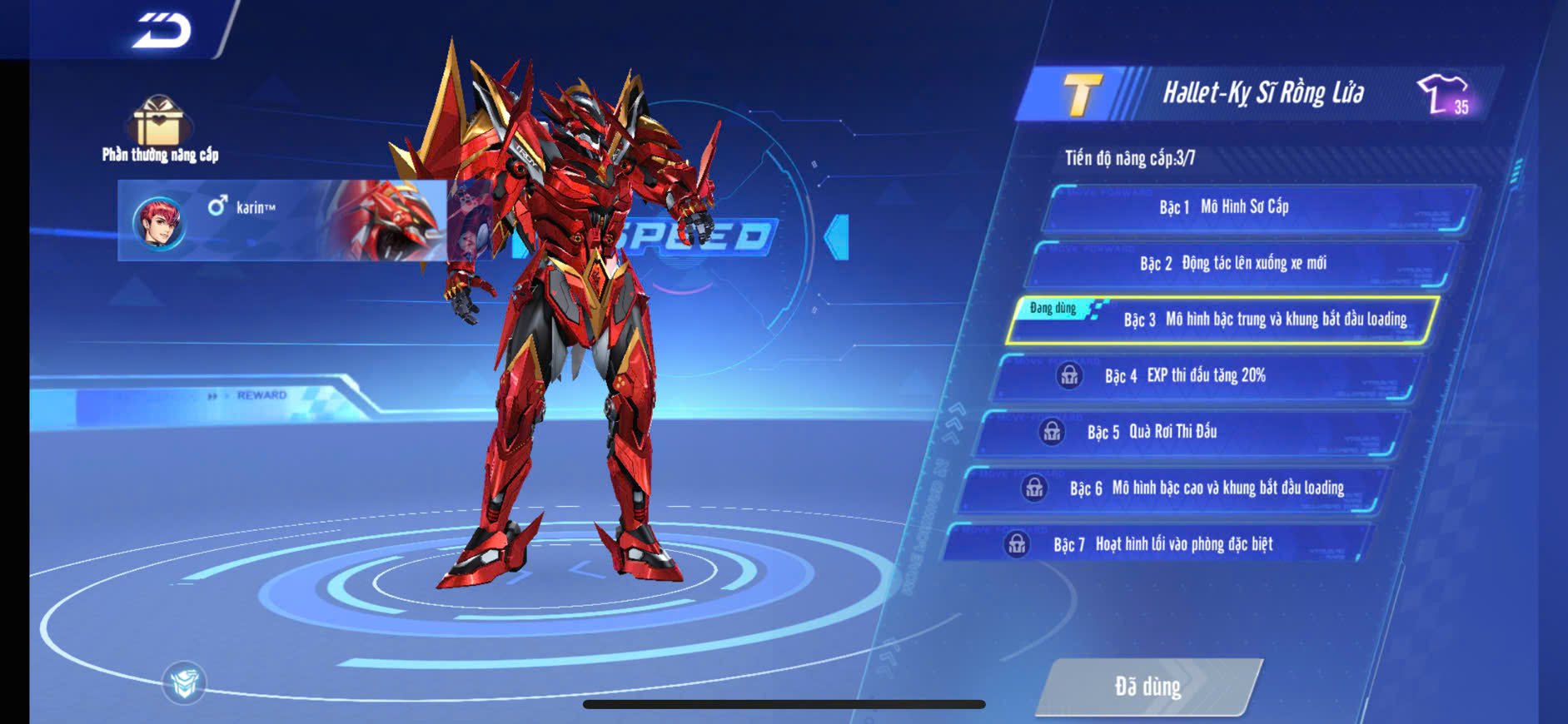Select the active Bậc 3 tier row
The image size is (1568, 724).
1222,320
